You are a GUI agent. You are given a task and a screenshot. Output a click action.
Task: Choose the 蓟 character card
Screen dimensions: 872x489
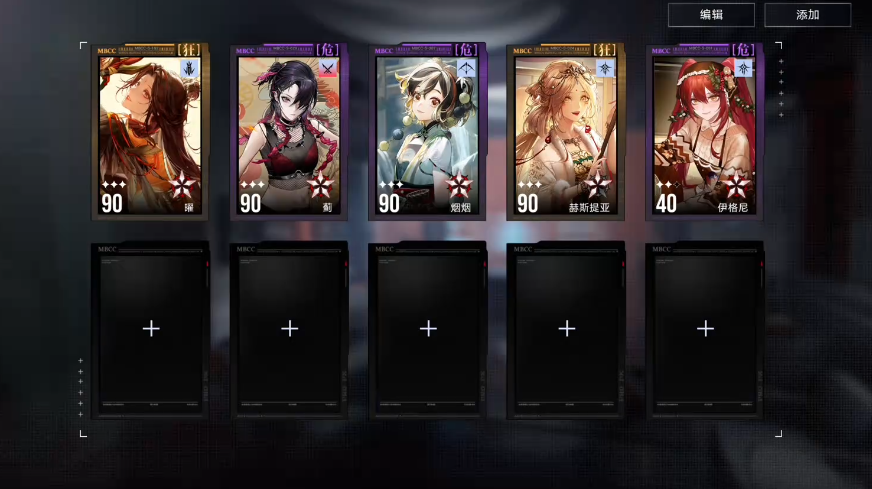point(289,133)
